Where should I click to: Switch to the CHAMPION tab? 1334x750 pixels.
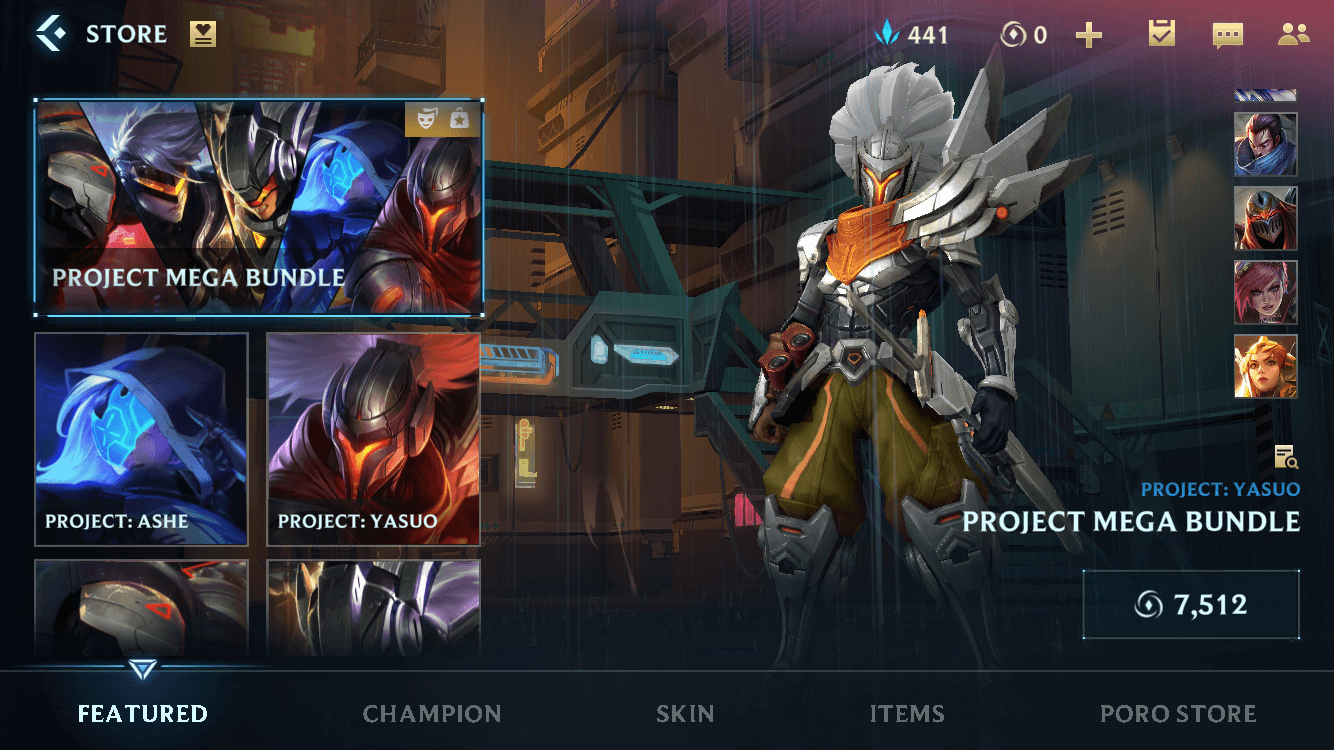[x=432, y=714]
